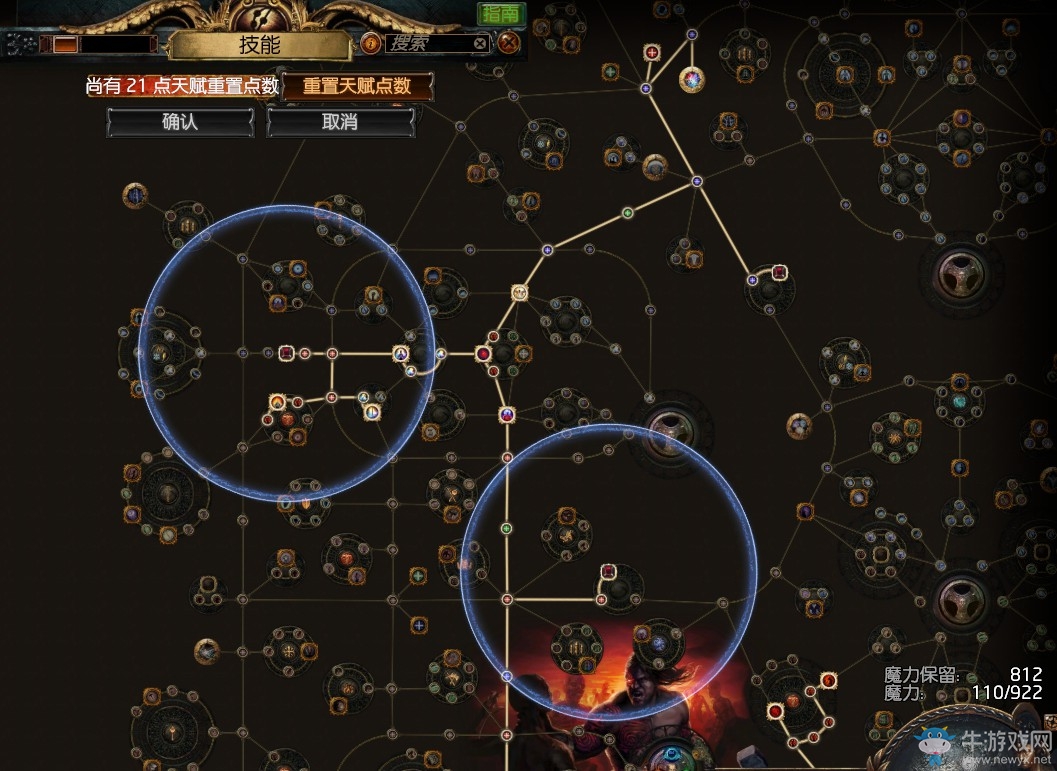Click the 确认 confirm button
This screenshot has height=771, width=1057.
tap(180, 122)
